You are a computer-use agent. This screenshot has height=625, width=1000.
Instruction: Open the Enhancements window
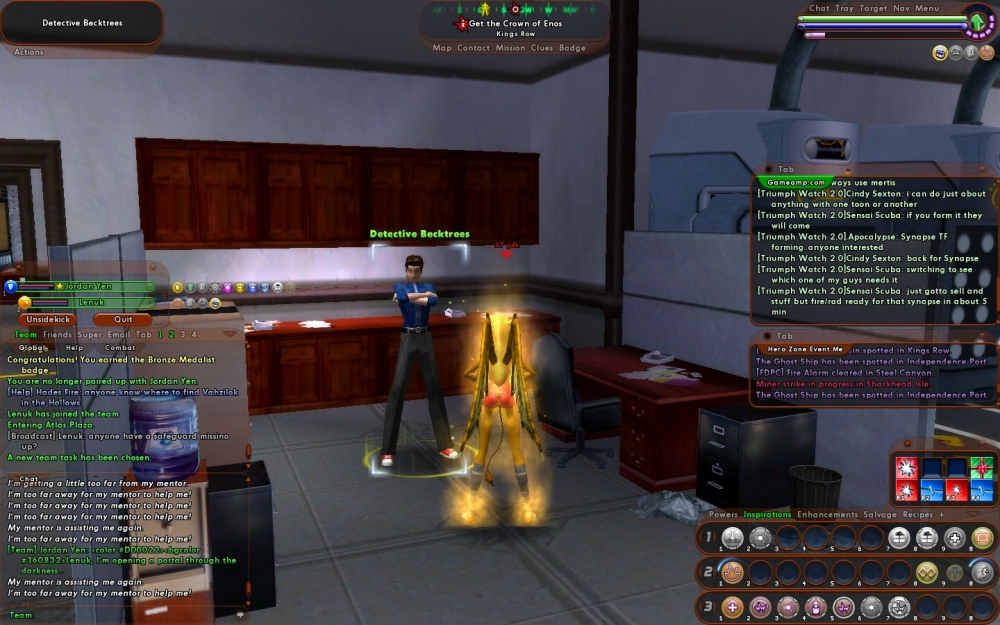pos(827,515)
